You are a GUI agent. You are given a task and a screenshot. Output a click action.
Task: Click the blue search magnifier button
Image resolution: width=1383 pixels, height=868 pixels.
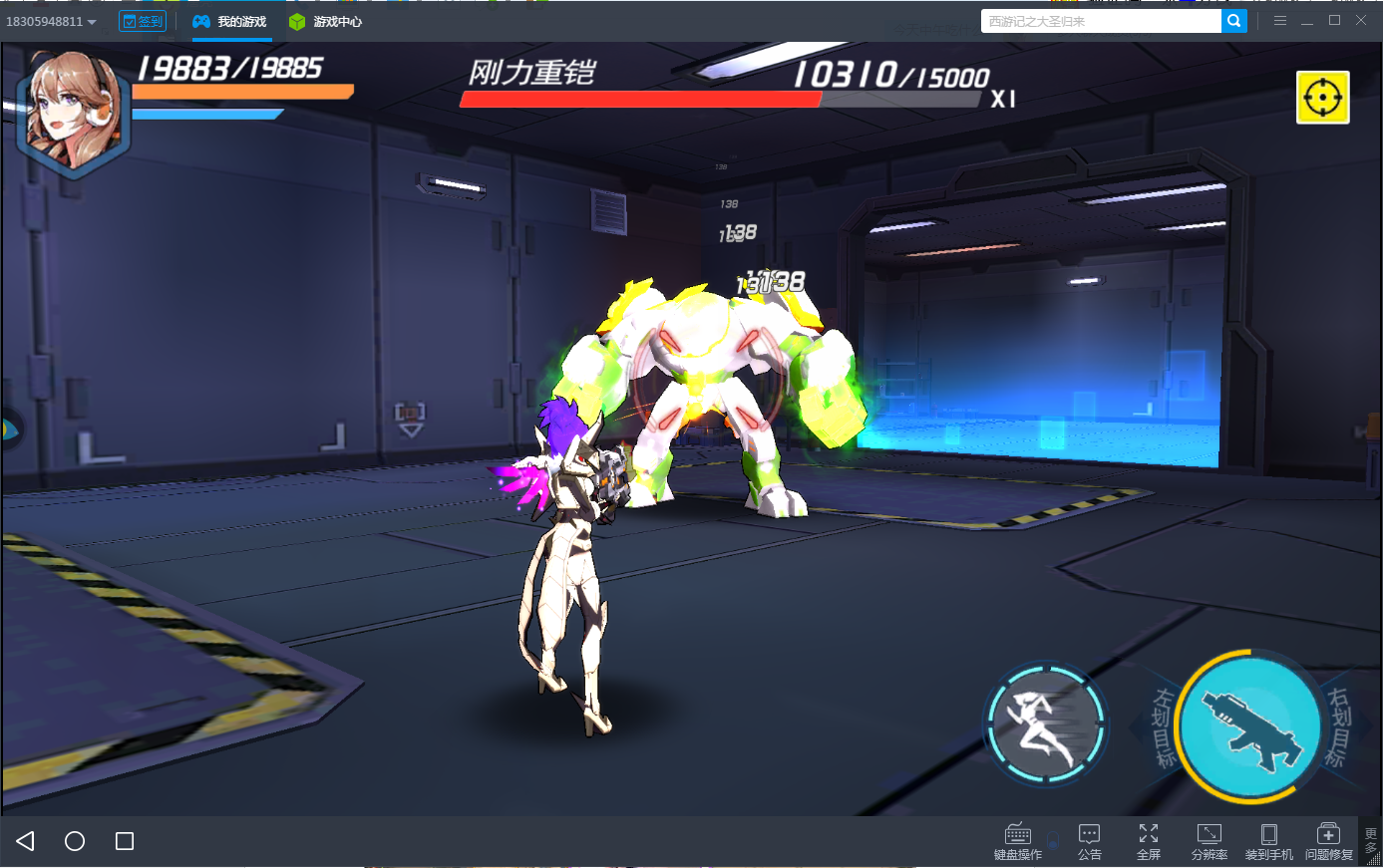[x=1234, y=21]
